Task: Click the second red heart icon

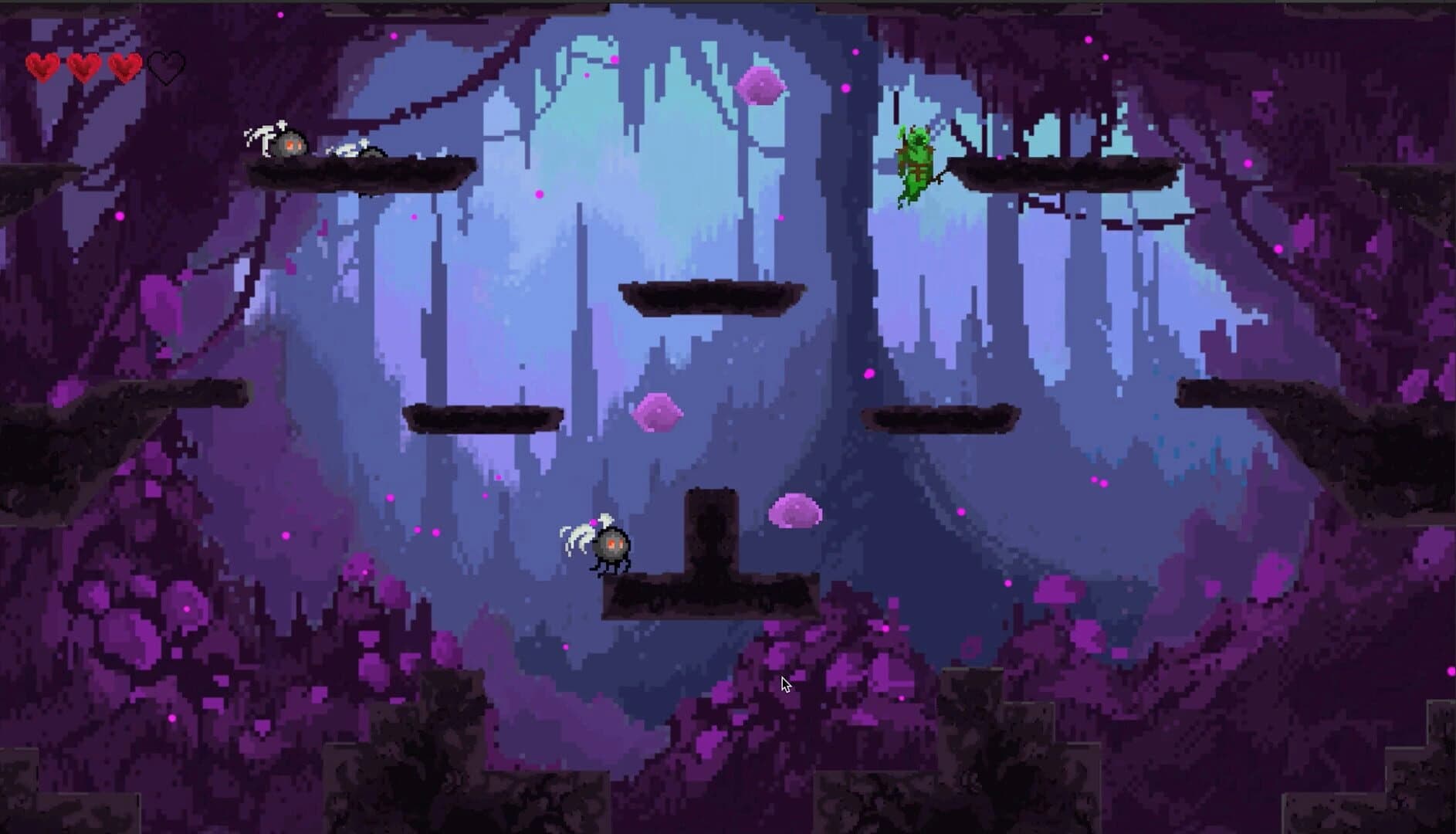Action: click(x=83, y=66)
